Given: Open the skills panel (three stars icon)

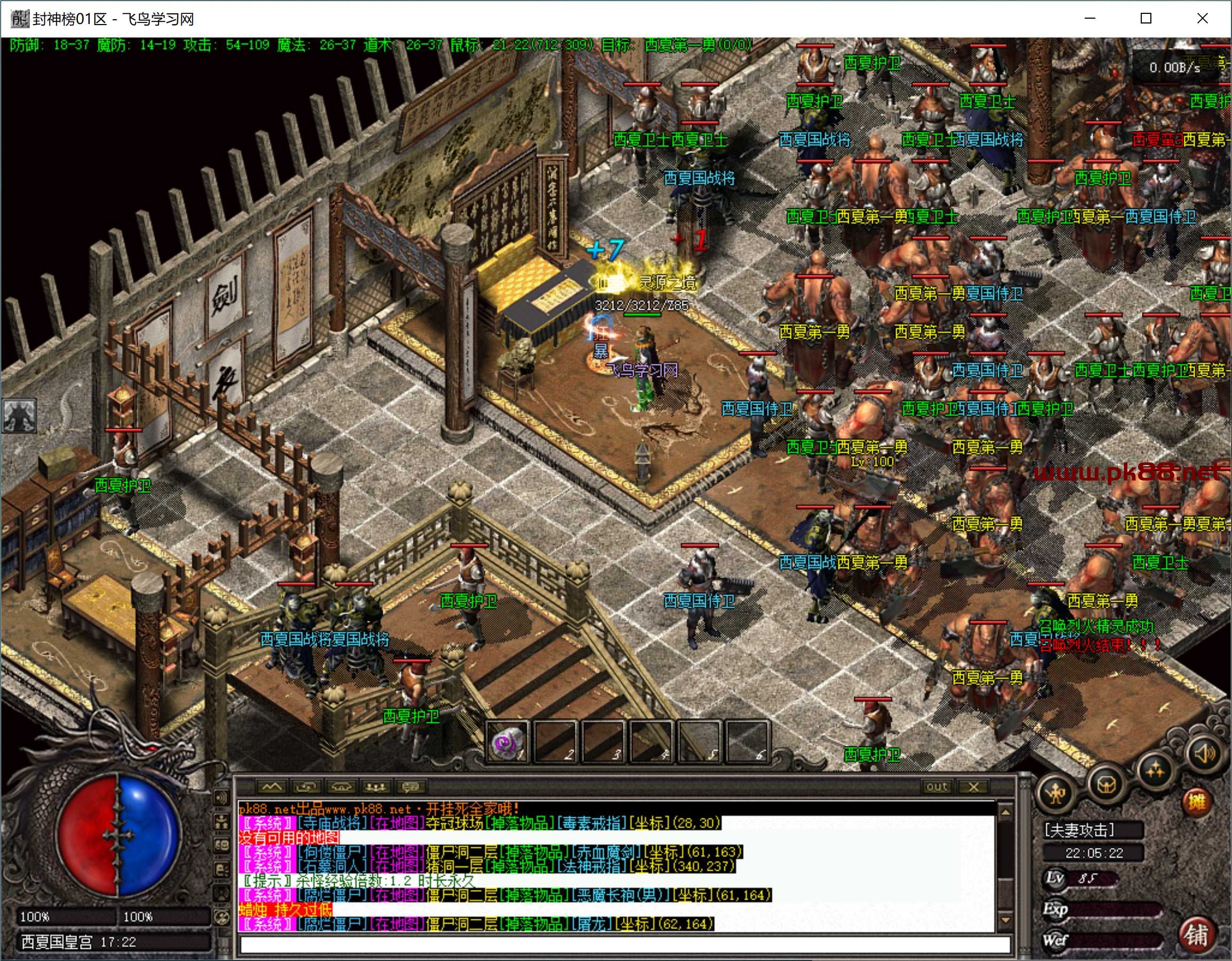Looking at the screenshot, I should point(1155,769).
